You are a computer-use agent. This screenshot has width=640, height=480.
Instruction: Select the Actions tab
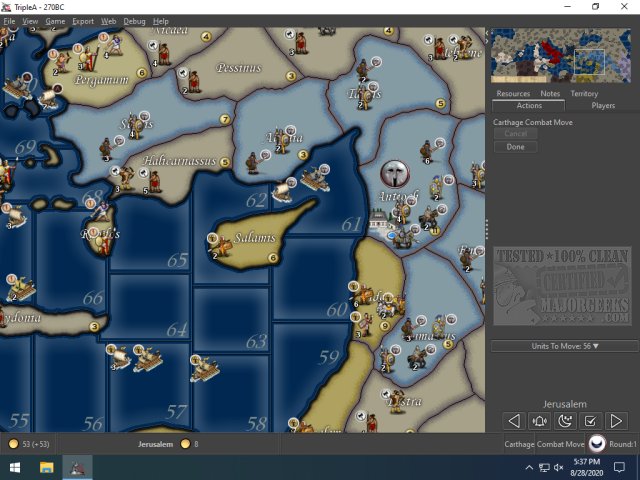point(529,105)
